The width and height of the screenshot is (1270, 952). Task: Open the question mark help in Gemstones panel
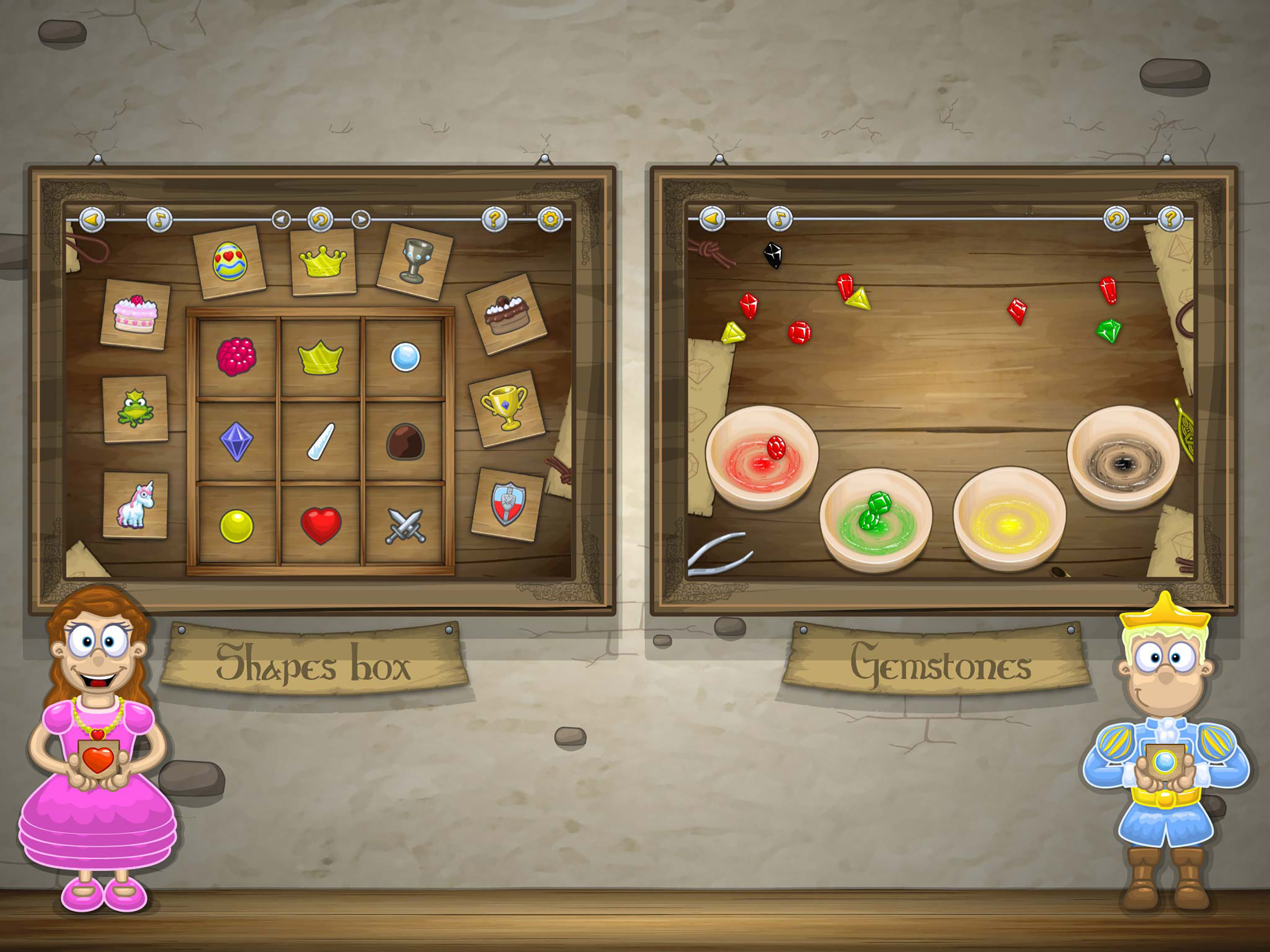point(1170,219)
